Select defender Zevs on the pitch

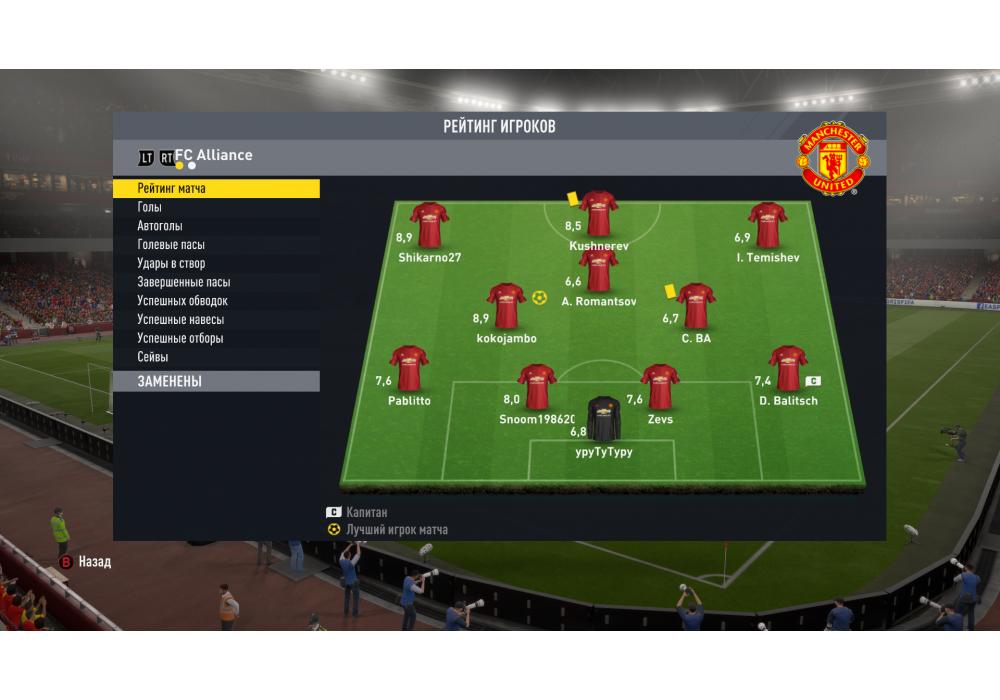tap(660, 387)
